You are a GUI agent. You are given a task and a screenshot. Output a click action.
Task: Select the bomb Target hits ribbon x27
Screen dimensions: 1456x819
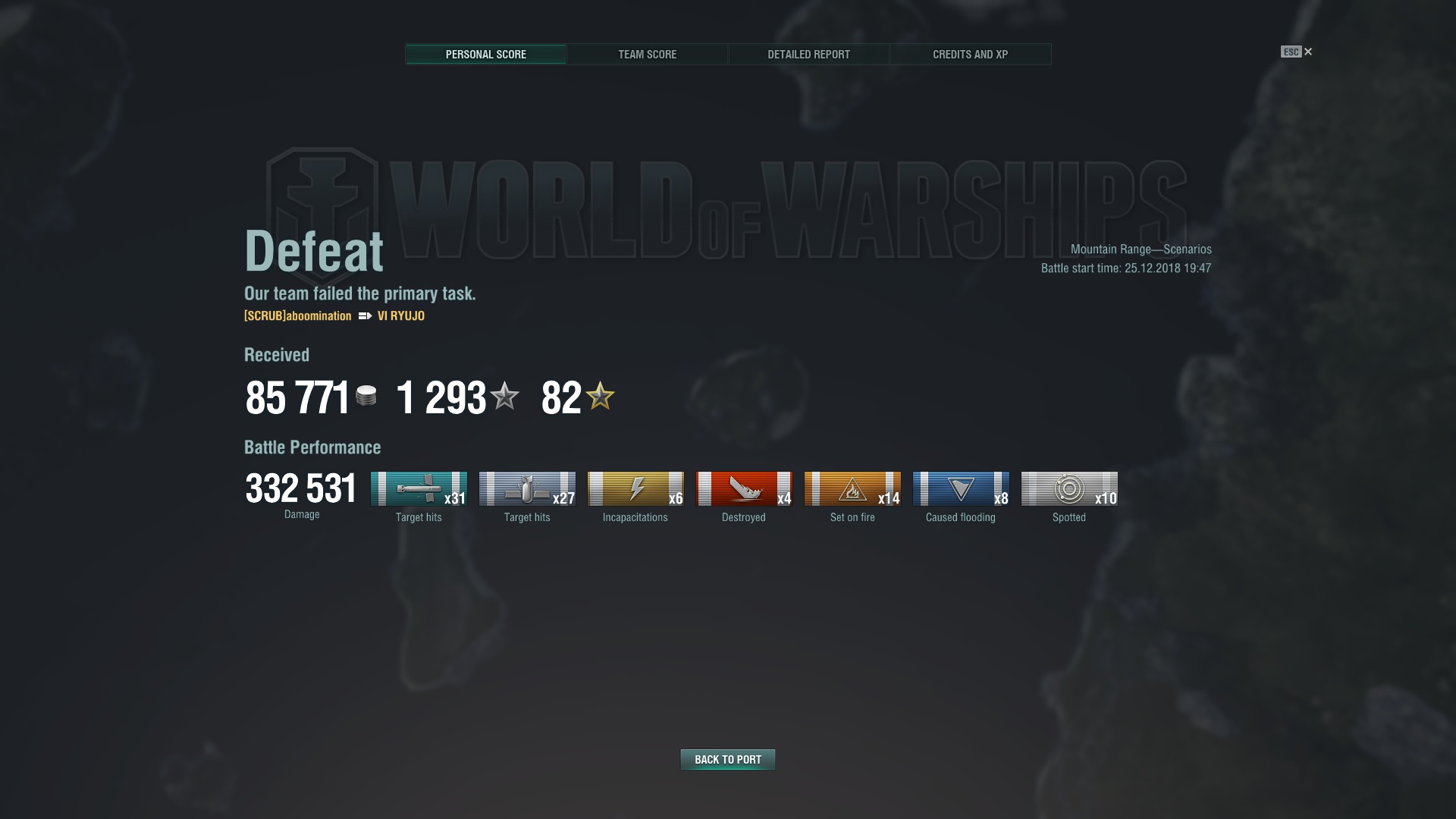(527, 489)
